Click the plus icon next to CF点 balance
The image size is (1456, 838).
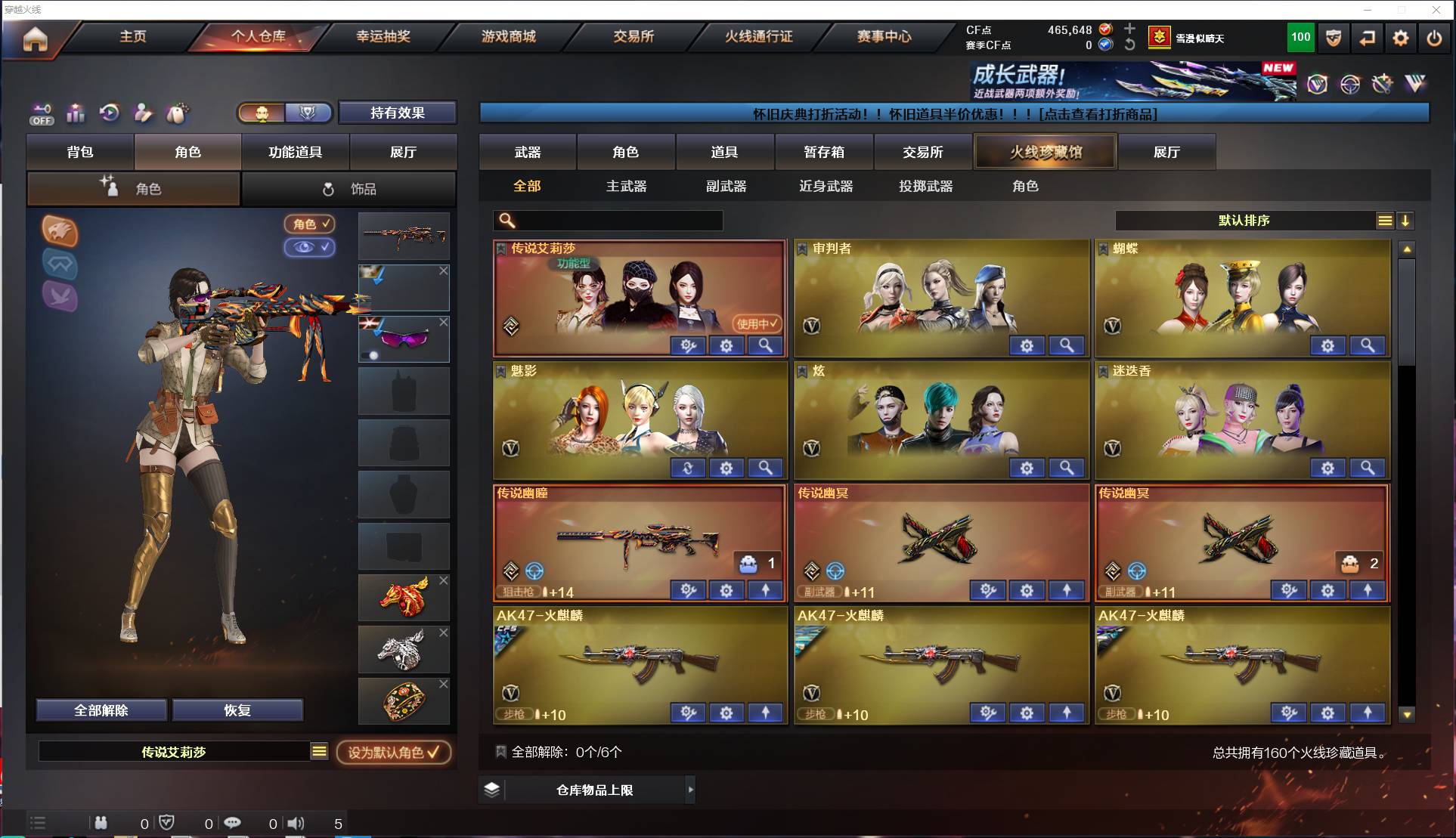click(x=1129, y=29)
